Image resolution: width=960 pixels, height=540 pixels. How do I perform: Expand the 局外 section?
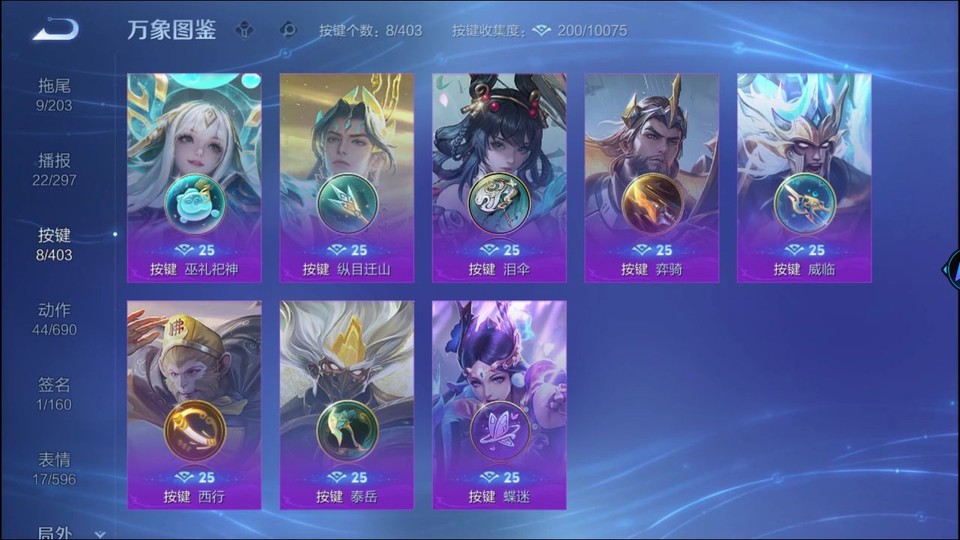[x=70, y=533]
